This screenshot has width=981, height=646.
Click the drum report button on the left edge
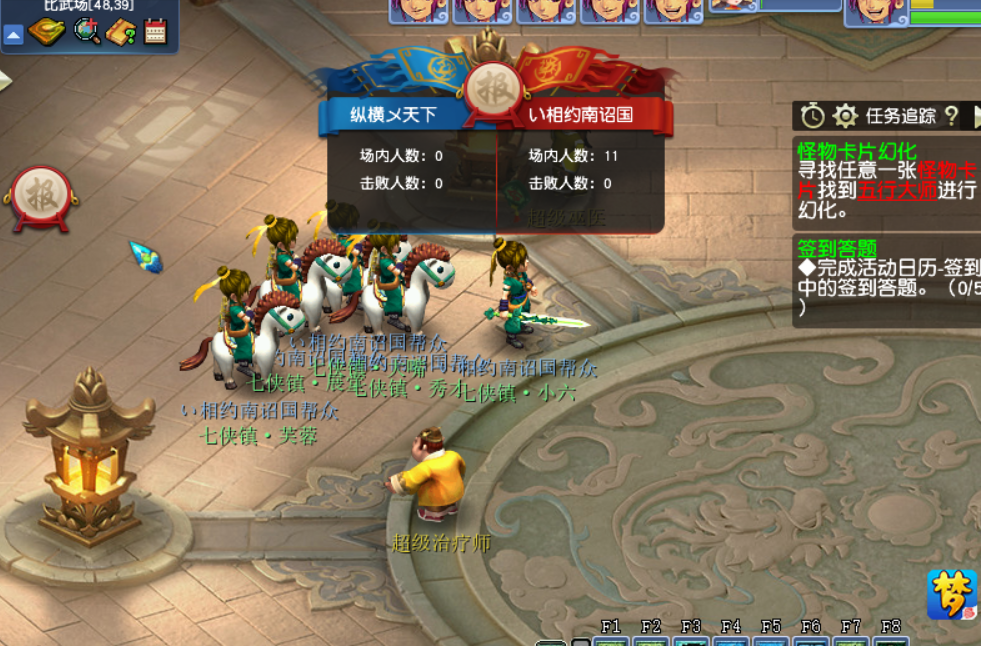(x=40, y=194)
